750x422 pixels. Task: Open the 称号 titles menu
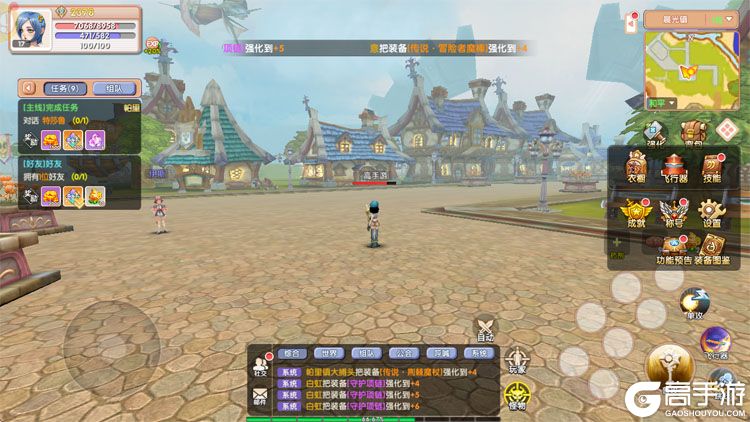click(x=673, y=213)
